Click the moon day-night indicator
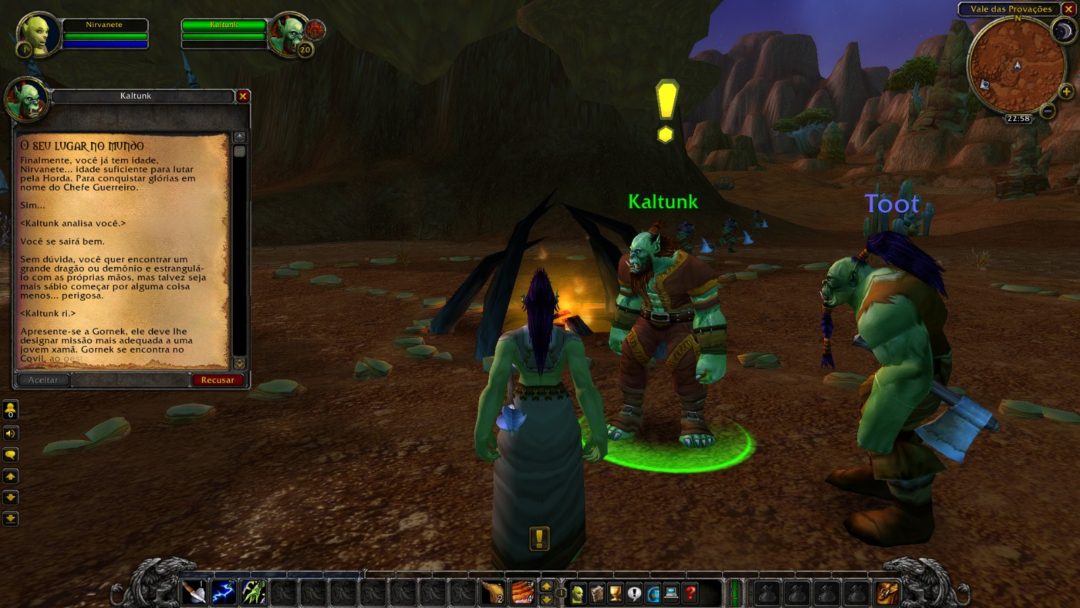Viewport: 1080px width, 608px height. (x=1061, y=31)
